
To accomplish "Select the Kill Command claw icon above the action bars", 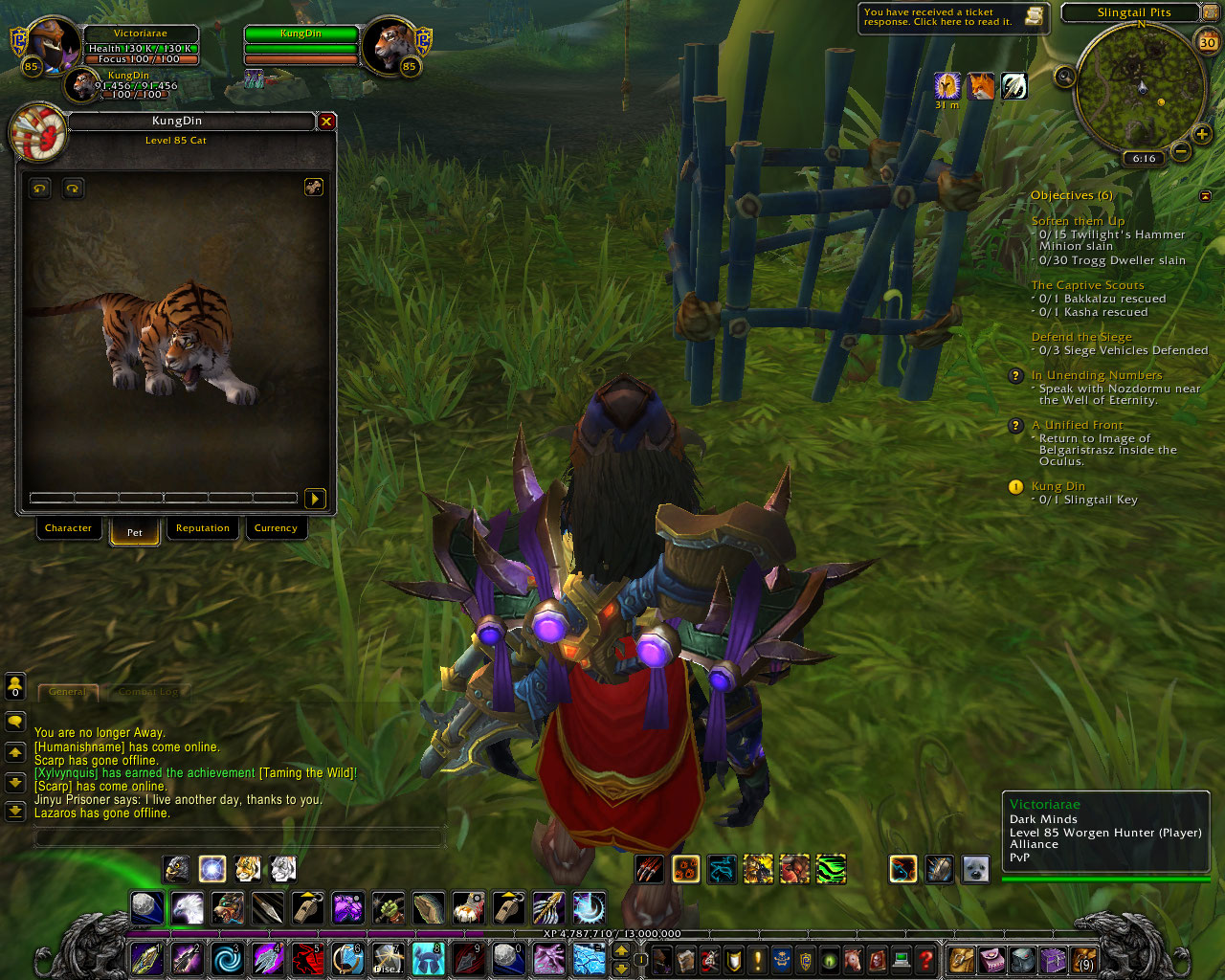I will (x=647, y=869).
